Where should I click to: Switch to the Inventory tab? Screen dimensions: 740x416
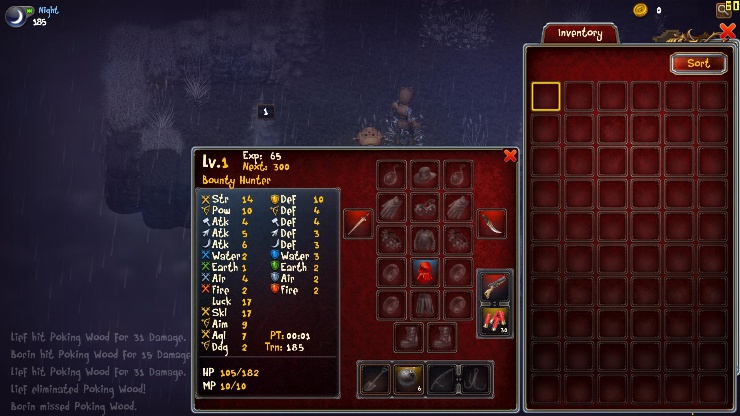coord(580,33)
